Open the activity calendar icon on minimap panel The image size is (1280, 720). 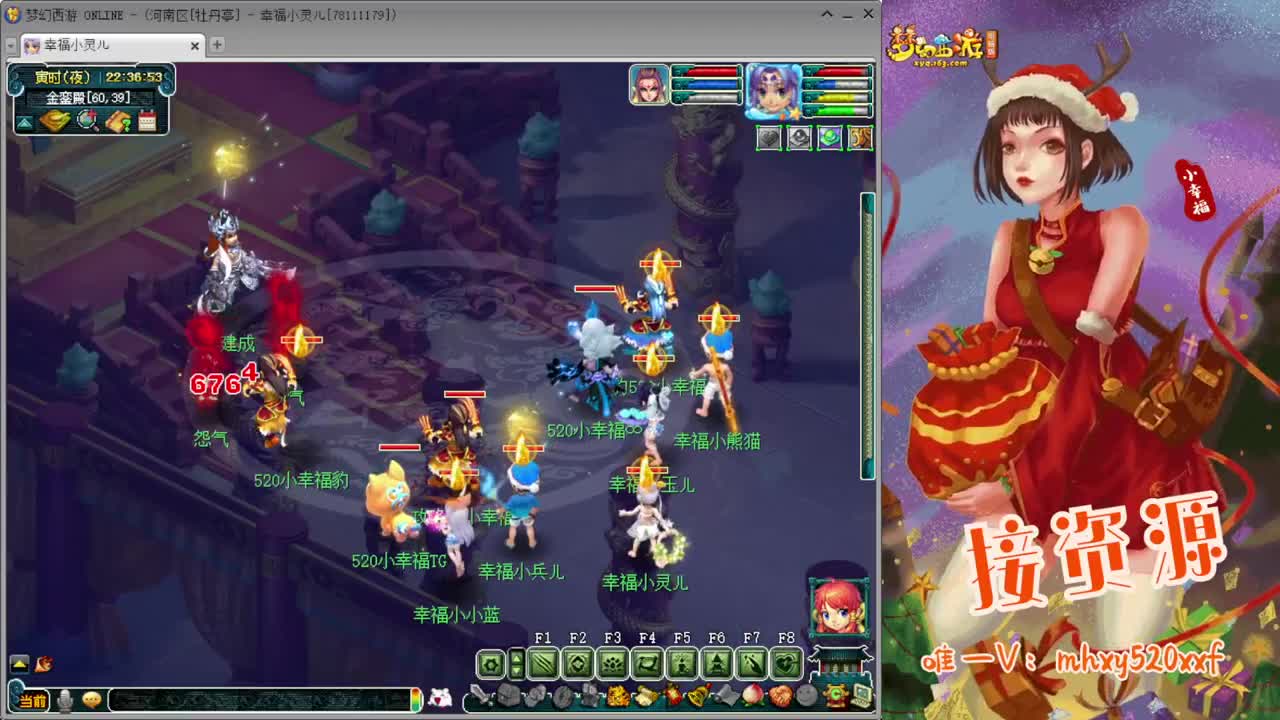click(x=147, y=120)
